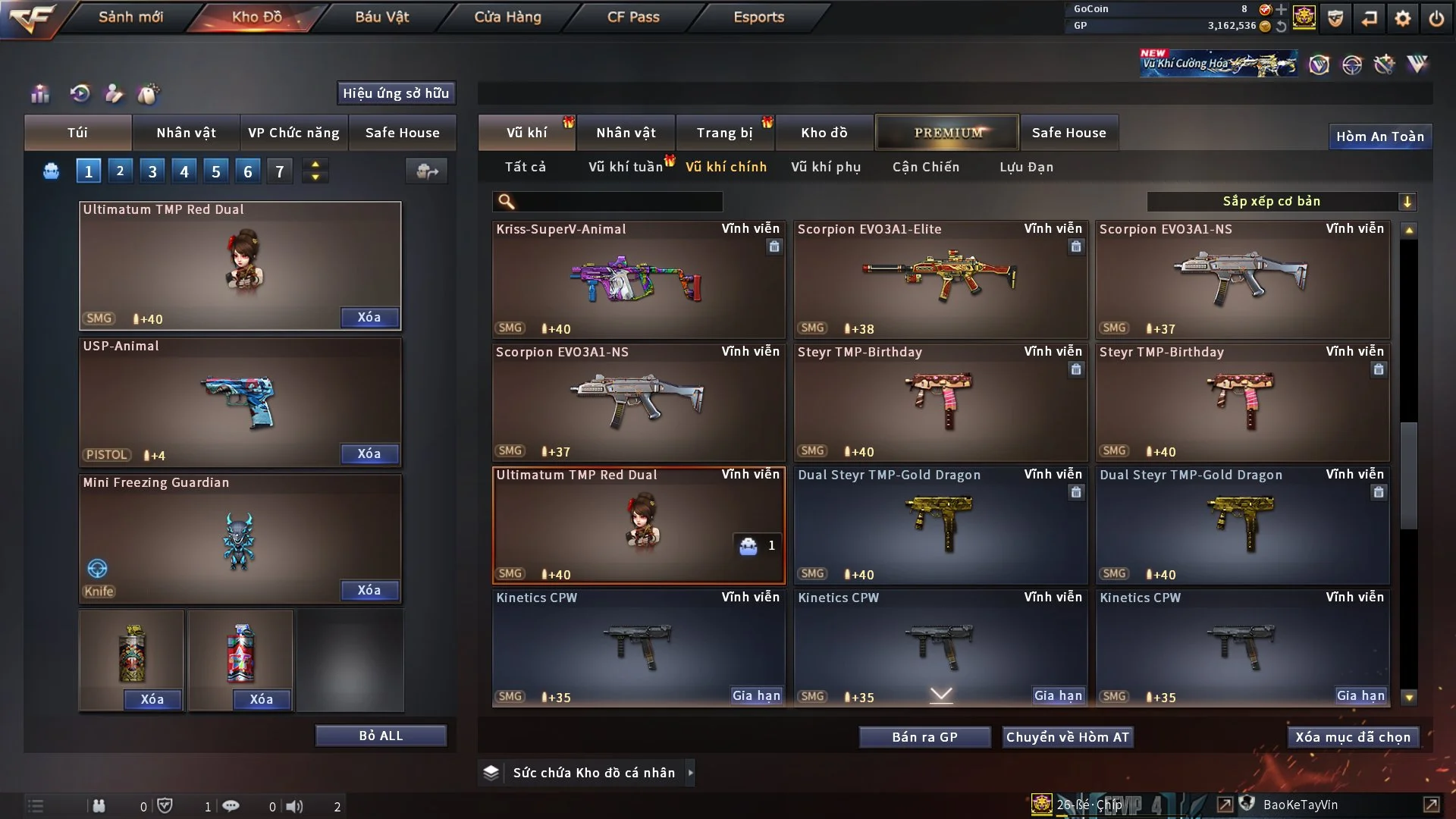Open the CF Pass page
1456x819 pixels.
click(633, 17)
